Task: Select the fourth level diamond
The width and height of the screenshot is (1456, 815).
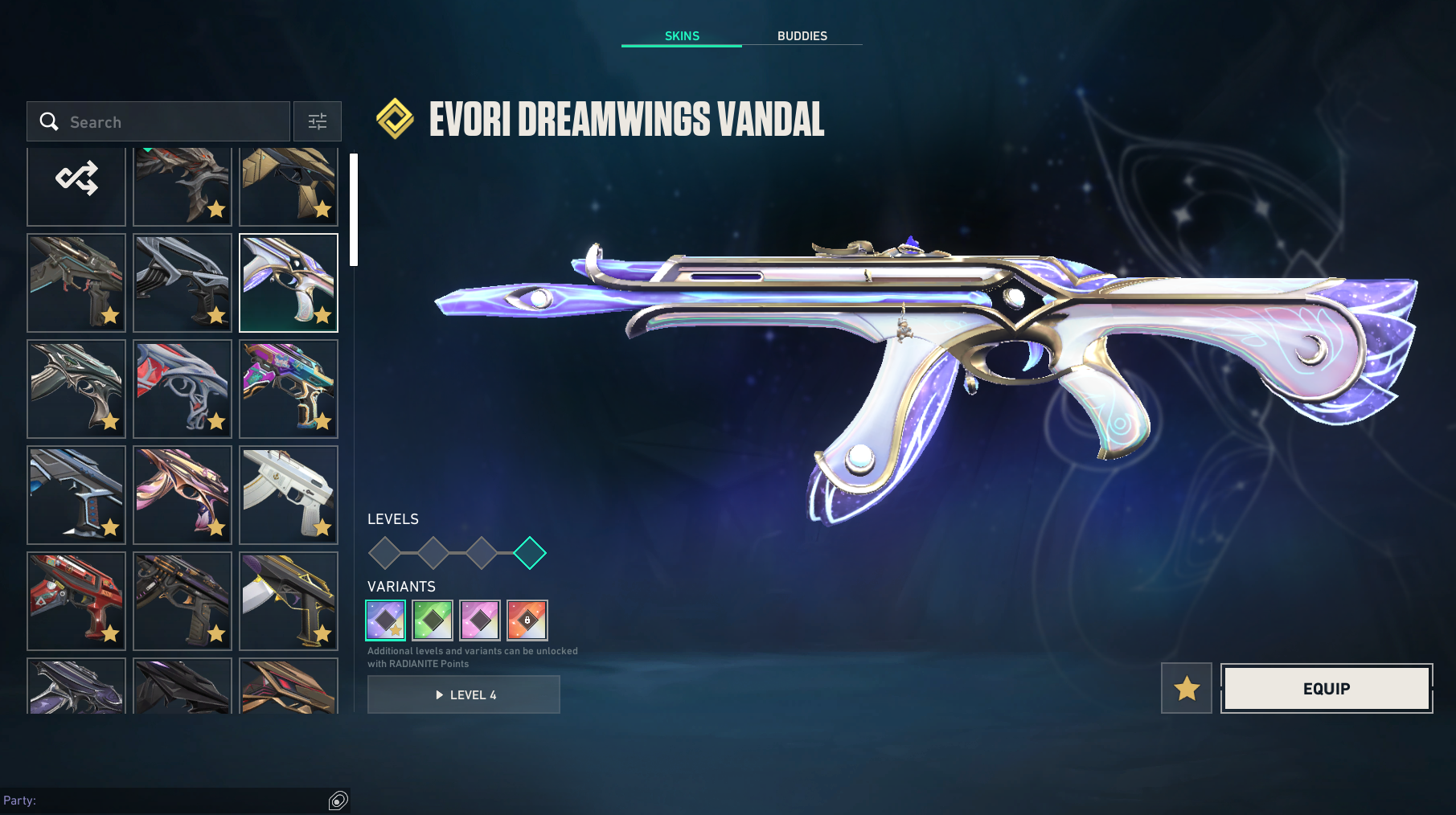Action: tap(530, 553)
